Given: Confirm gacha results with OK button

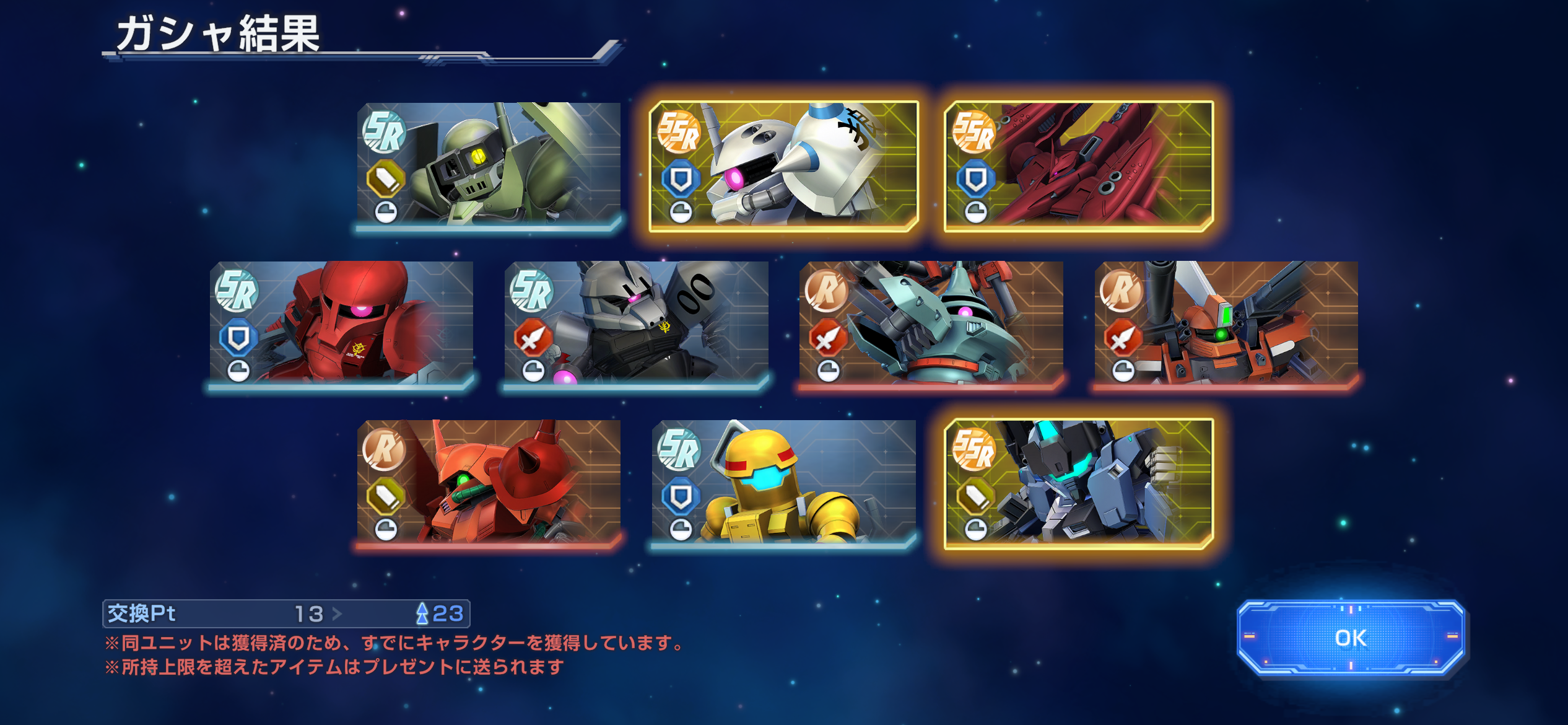Looking at the screenshot, I should 1351,638.
